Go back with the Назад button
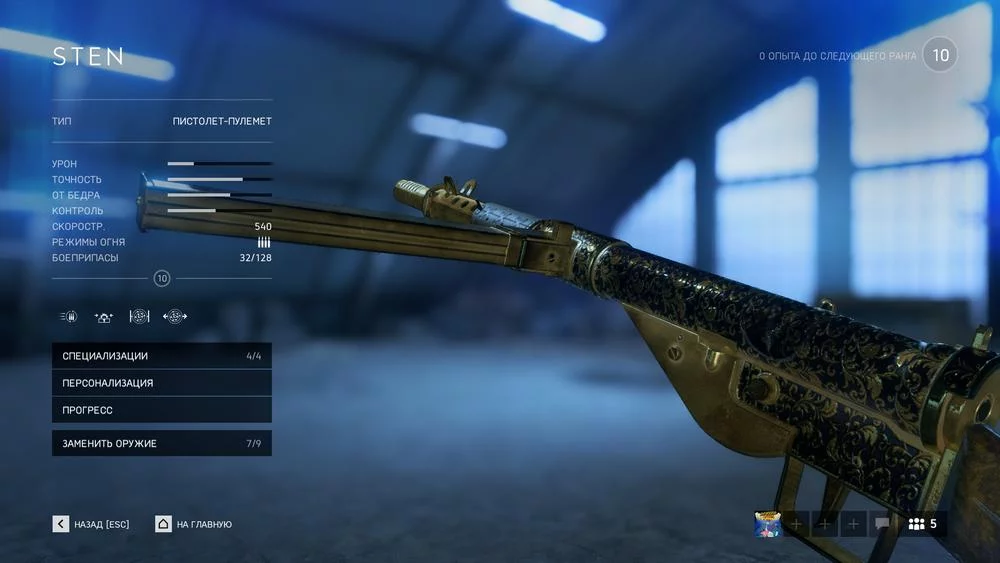 tap(91, 524)
